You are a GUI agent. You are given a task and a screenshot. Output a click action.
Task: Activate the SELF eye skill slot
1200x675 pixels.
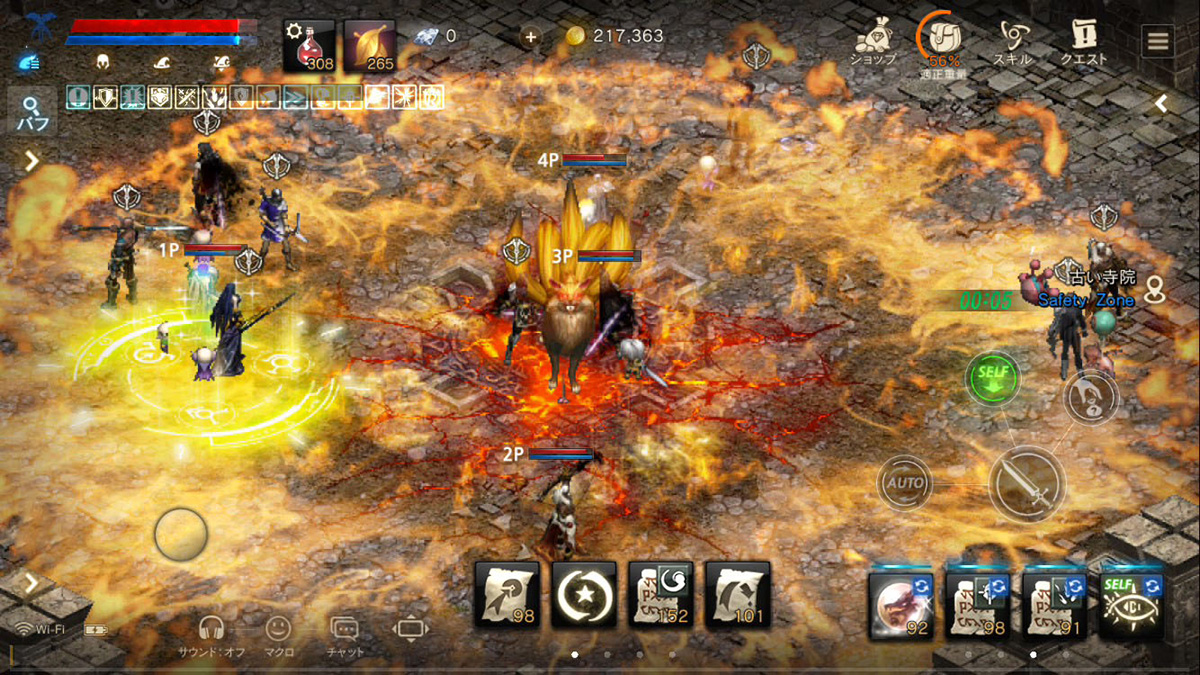pos(1131,604)
